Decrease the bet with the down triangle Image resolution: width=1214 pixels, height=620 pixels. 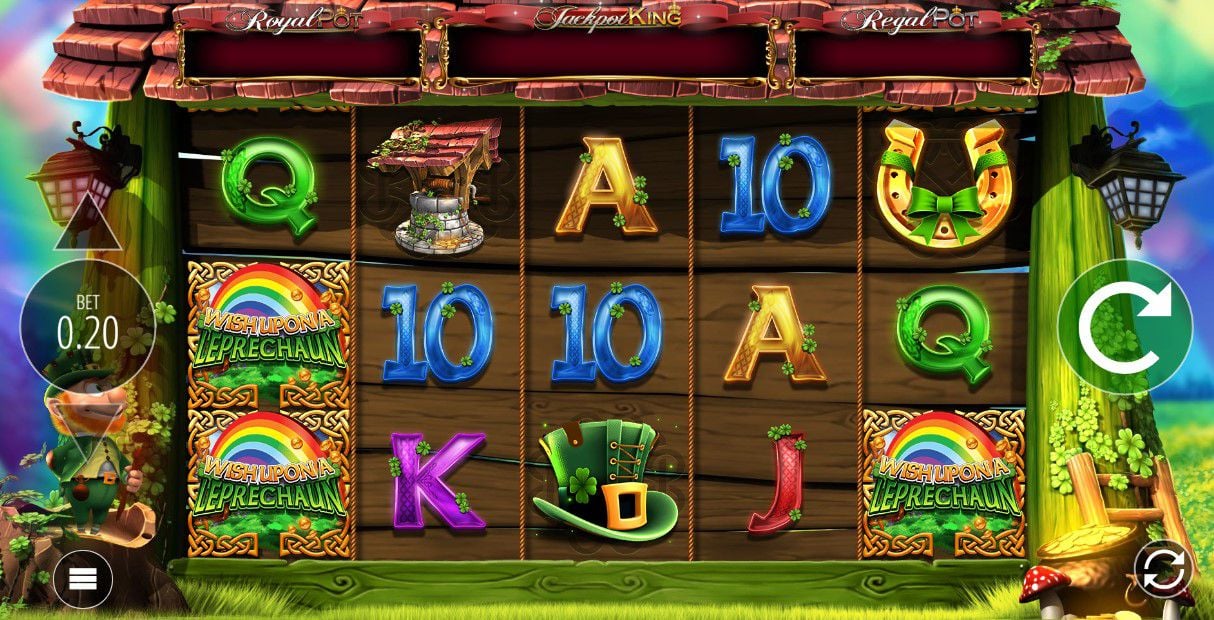87,422
